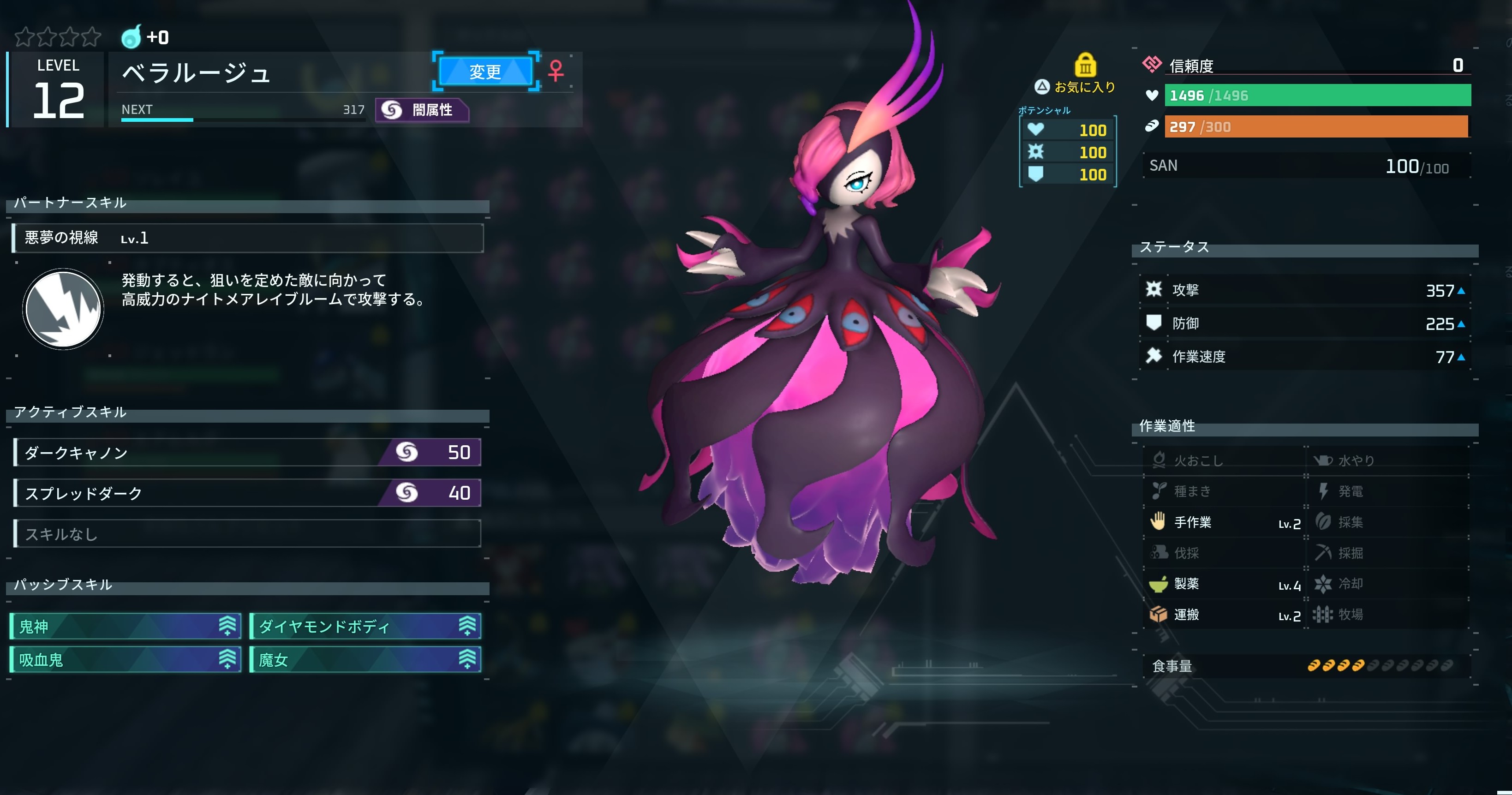Select the 闇属性 element tag
Image resolution: width=1512 pixels, height=795 pixels.
click(x=421, y=110)
